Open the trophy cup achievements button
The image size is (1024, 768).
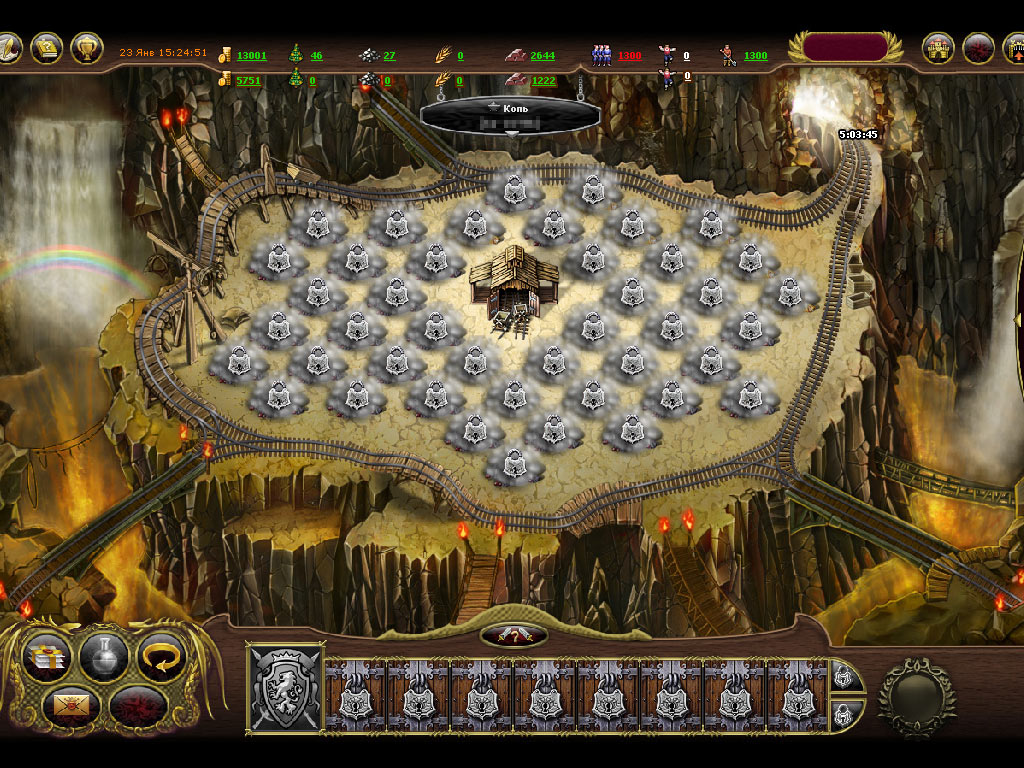click(x=87, y=48)
